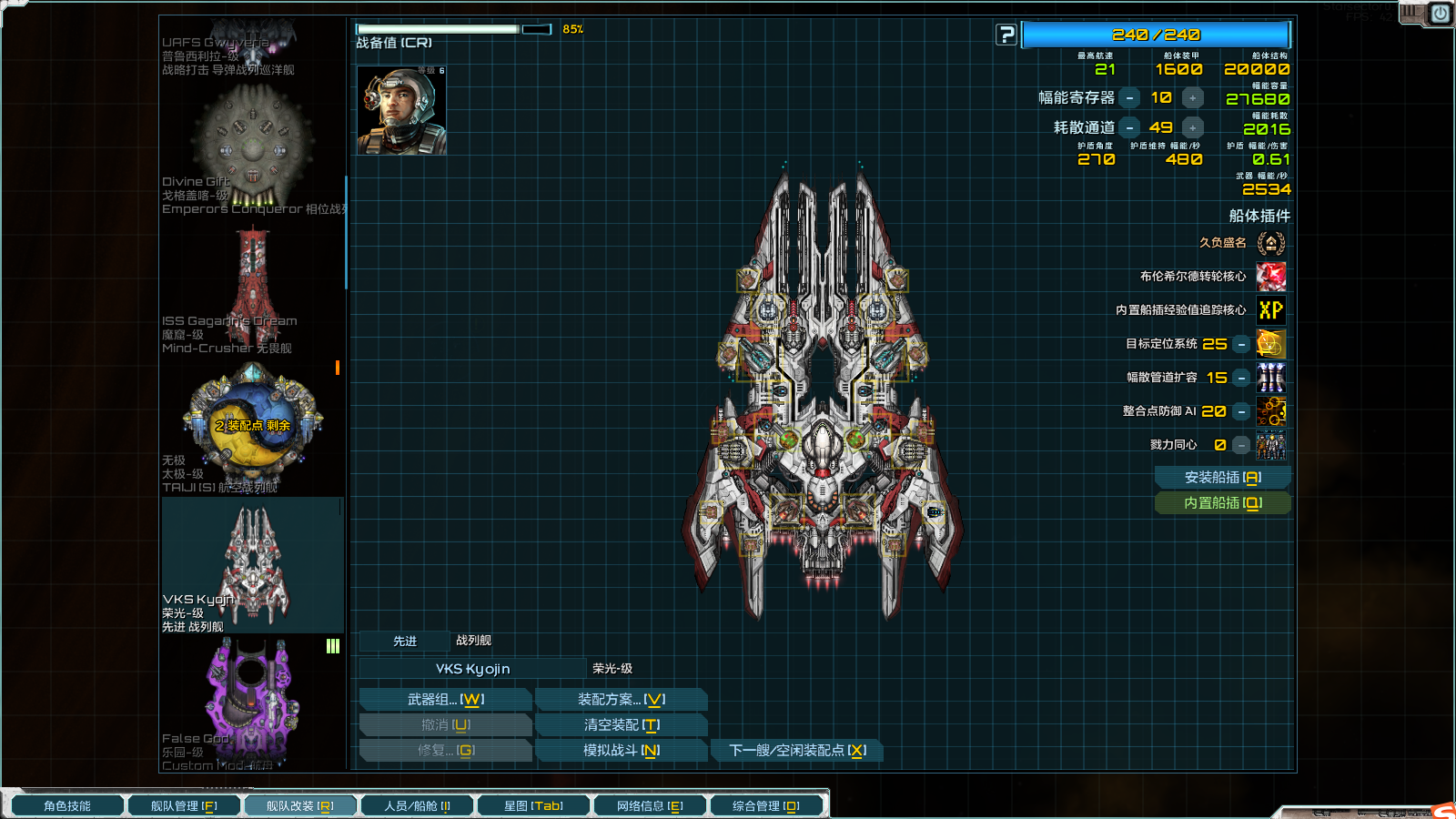Image resolution: width=1456 pixels, height=819 pixels.
Task: Start 模拟战斗 simulation
Action: 621,751
